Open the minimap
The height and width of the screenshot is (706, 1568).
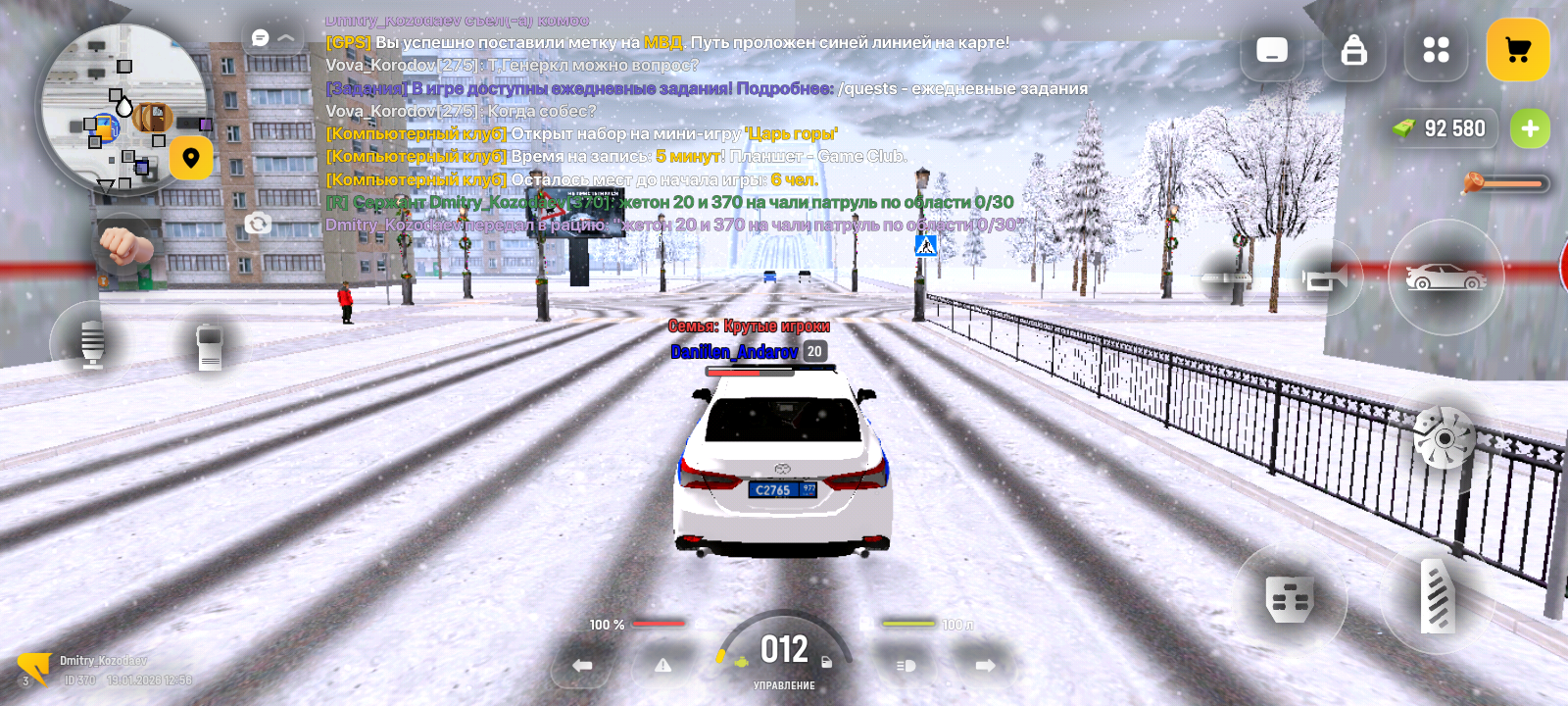click(122, 108)
